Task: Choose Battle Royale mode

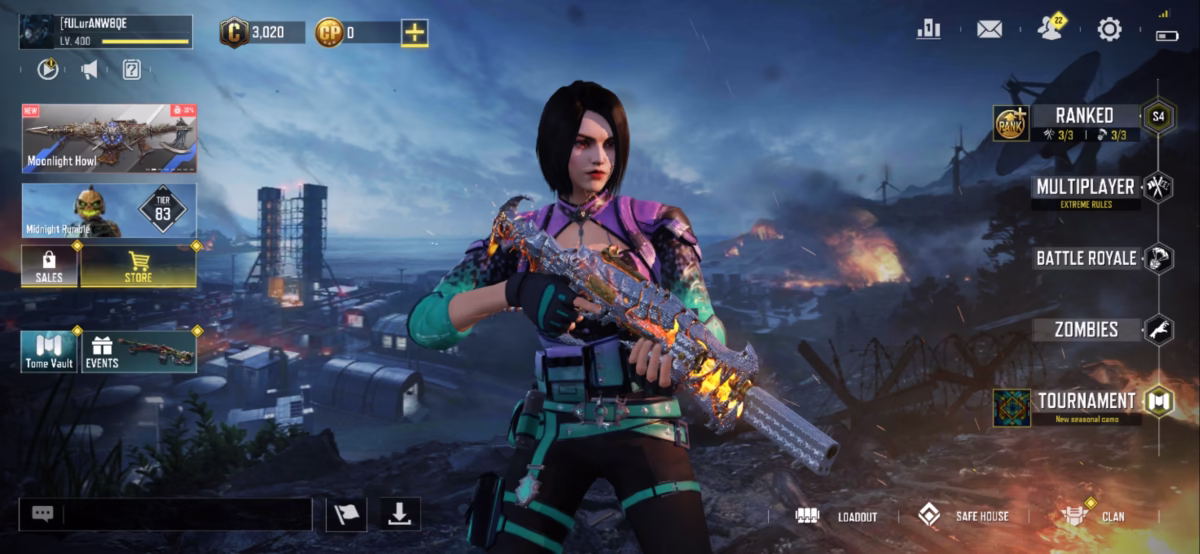Action: pos(1086,258)
